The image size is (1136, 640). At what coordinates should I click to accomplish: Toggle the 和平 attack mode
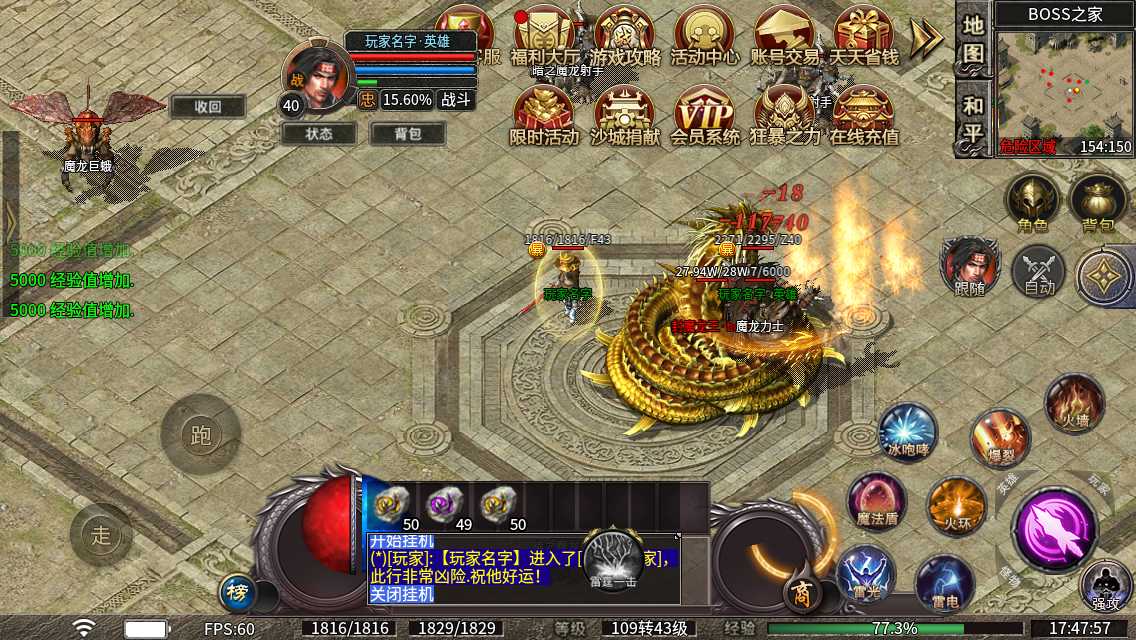pyautogui.click(x=974, y=118)
